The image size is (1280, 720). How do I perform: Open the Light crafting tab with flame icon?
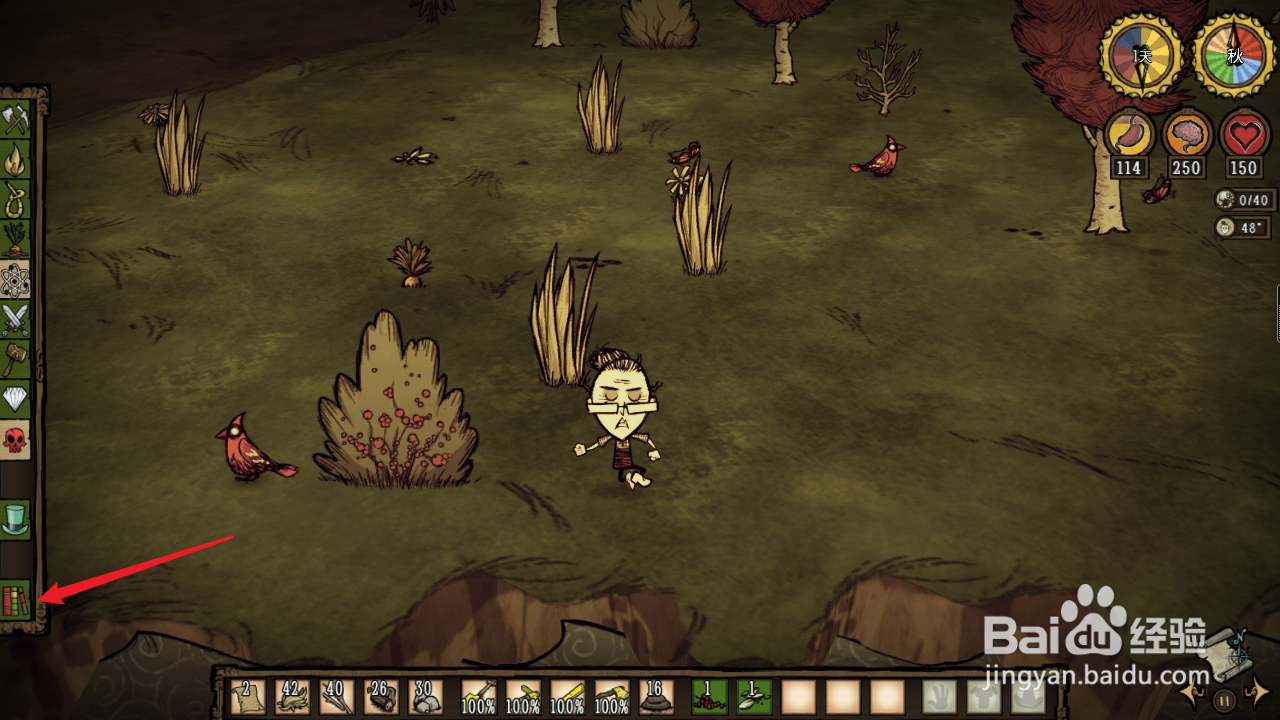click(15, 160)
